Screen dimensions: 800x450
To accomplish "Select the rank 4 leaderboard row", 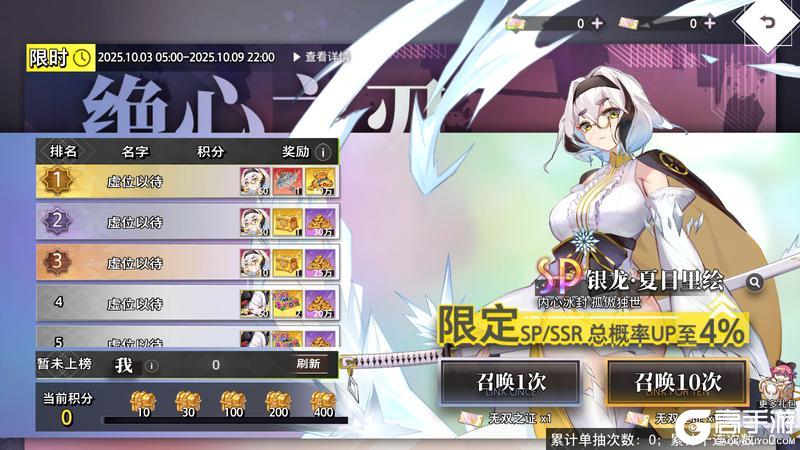I will 187,303.
